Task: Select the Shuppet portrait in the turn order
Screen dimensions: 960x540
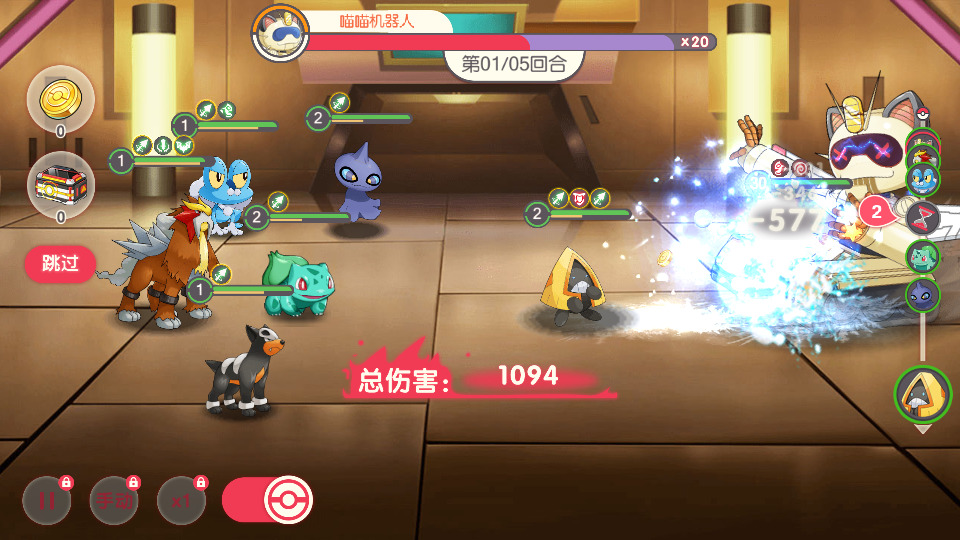Action: [x=923, y=295]
